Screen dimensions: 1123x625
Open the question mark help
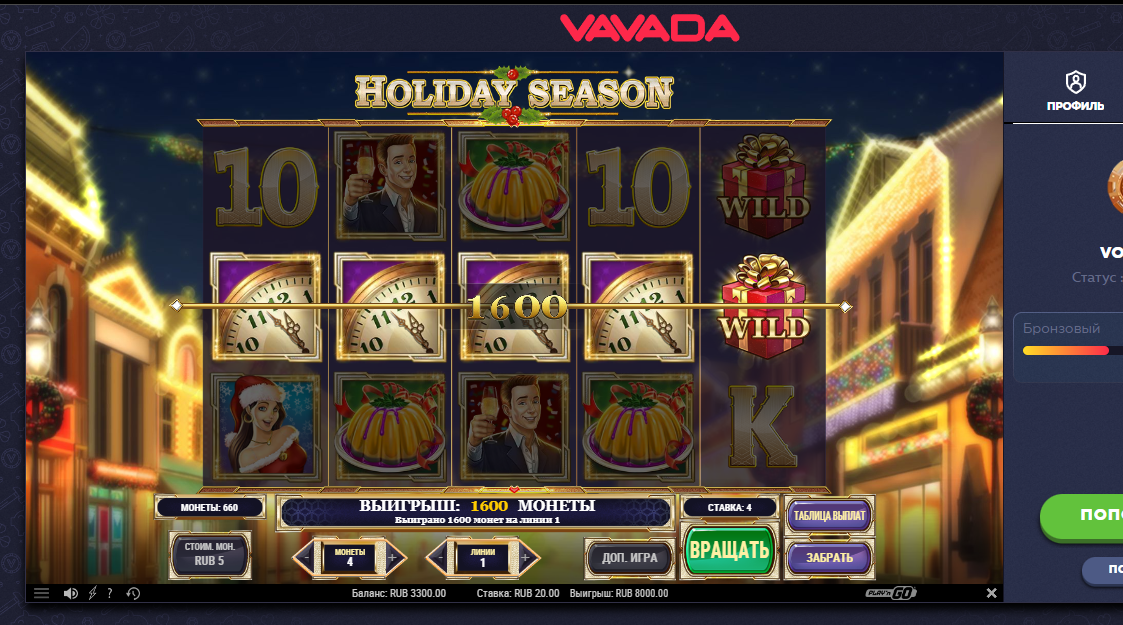110,593
